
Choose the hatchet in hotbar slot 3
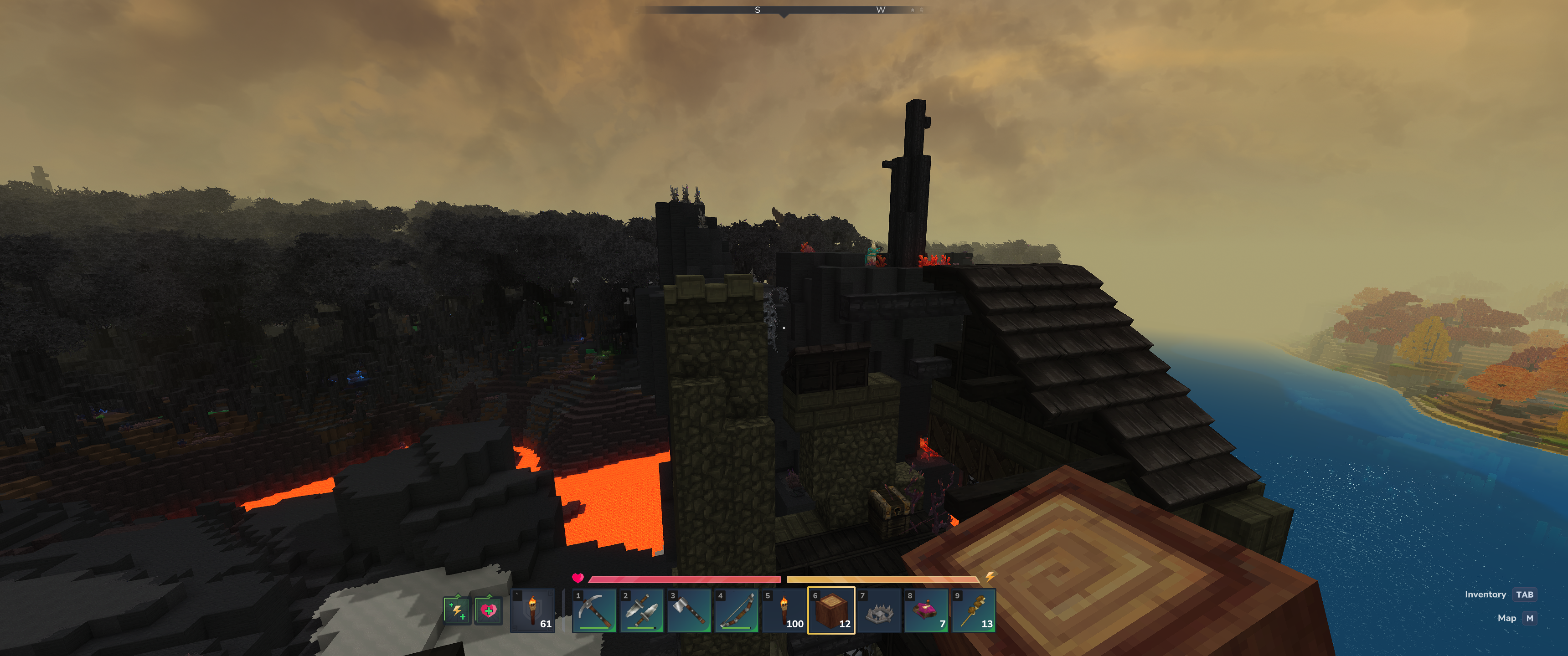689,610
